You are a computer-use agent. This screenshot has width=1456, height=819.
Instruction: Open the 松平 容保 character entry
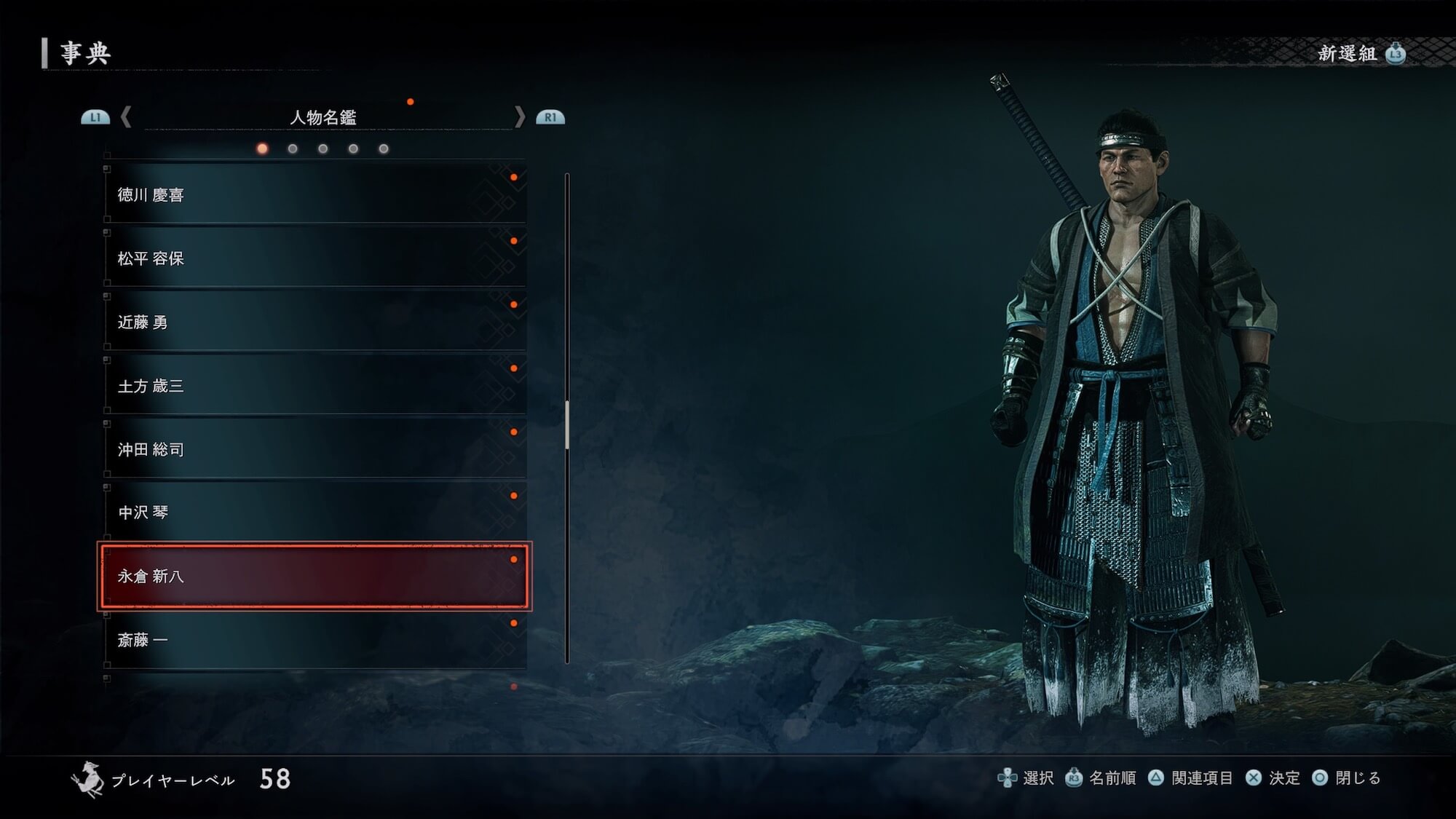click(x=314, y=258)
